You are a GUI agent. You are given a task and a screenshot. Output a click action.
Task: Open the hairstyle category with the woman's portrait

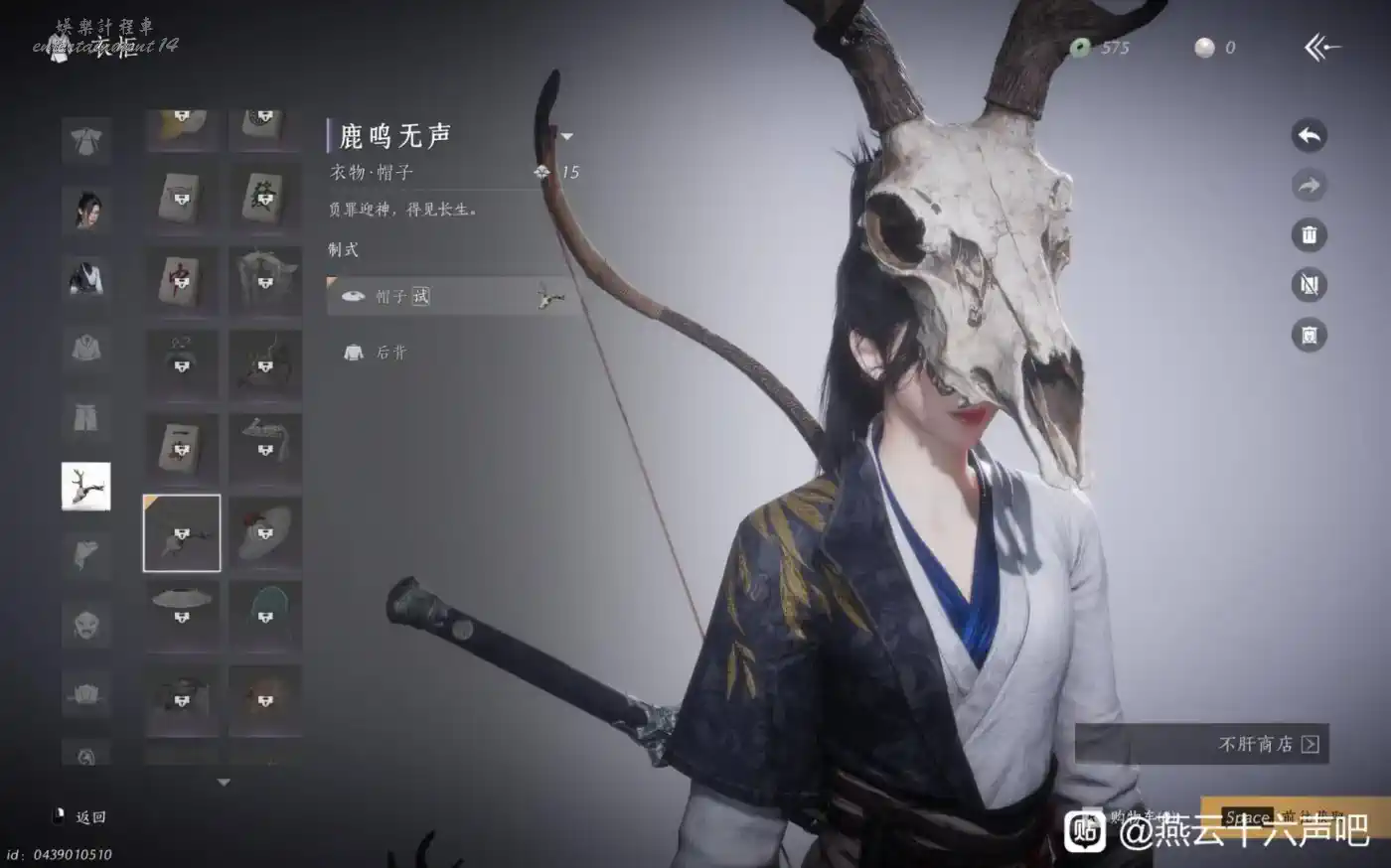[86, 209]
